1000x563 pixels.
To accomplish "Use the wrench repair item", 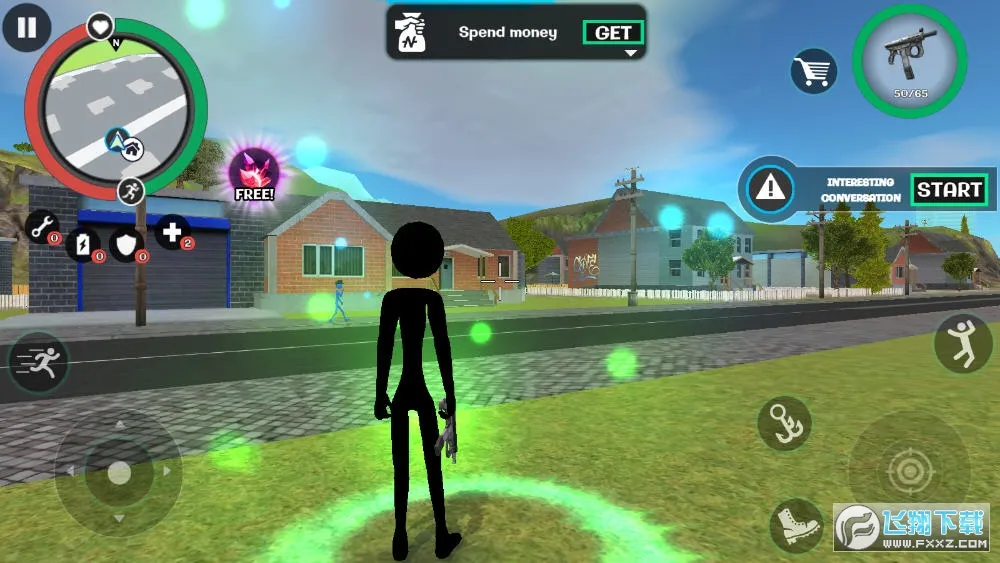I will click(42, 228).
